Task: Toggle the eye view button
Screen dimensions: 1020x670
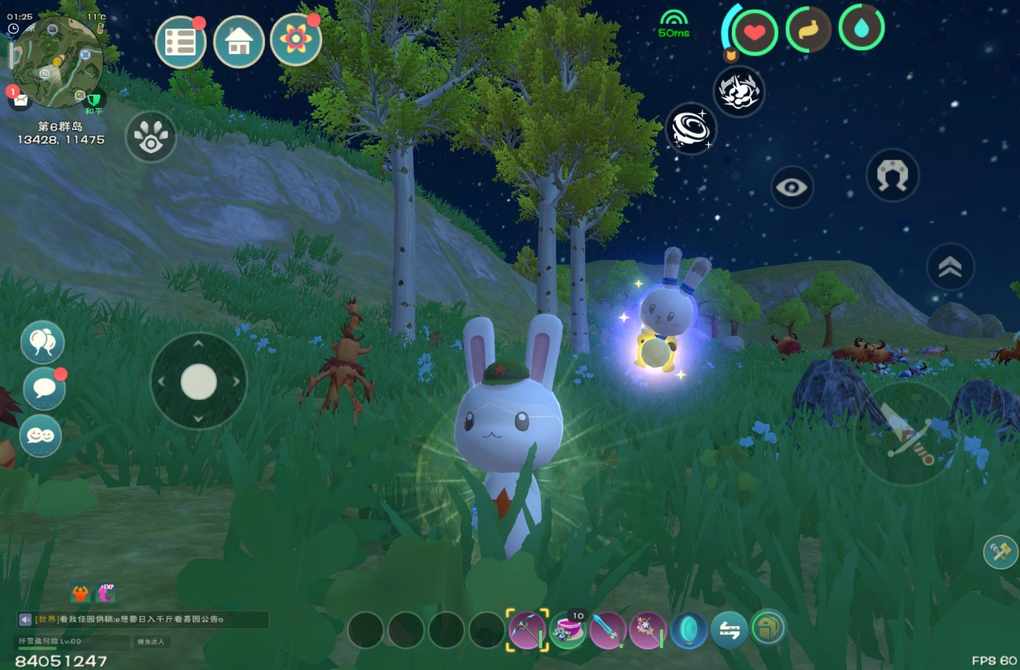Action: 792,187
